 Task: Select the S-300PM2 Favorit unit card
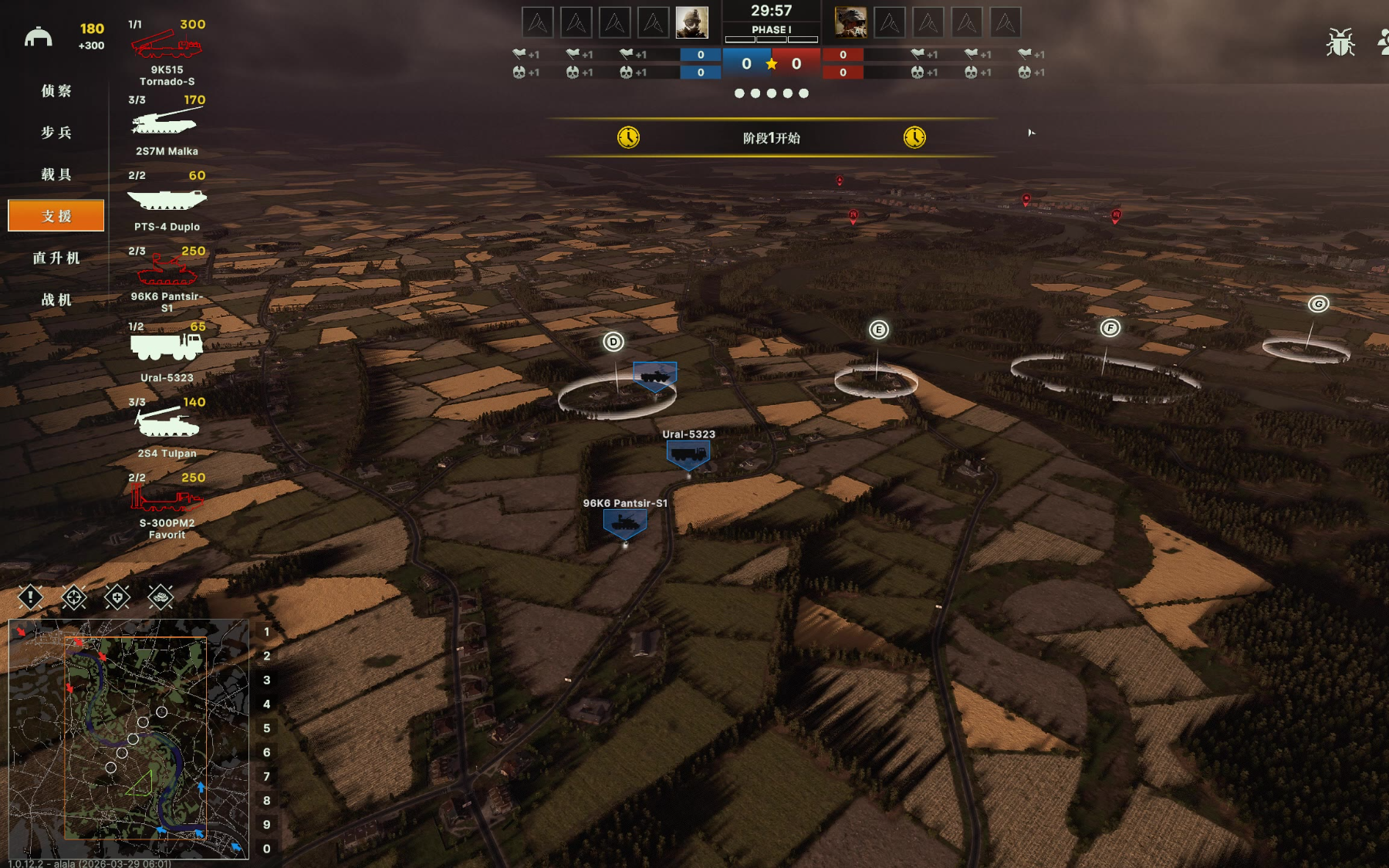click(x=167, y=505)
